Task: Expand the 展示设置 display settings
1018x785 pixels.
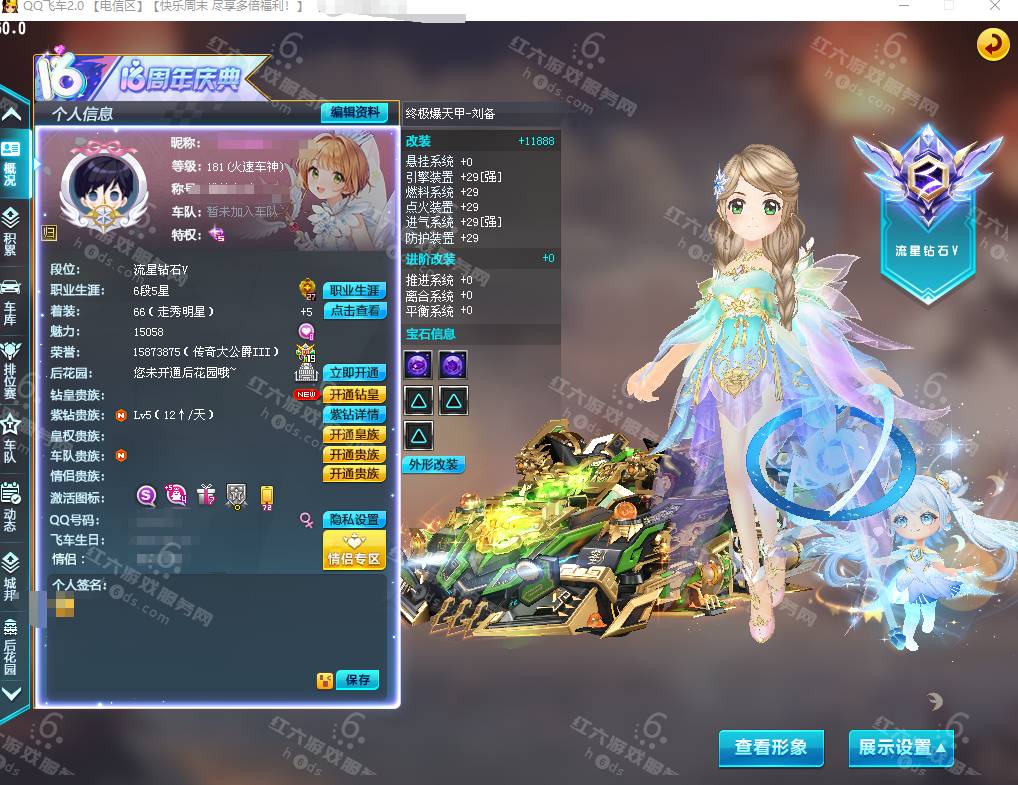Action: (900, 747)
